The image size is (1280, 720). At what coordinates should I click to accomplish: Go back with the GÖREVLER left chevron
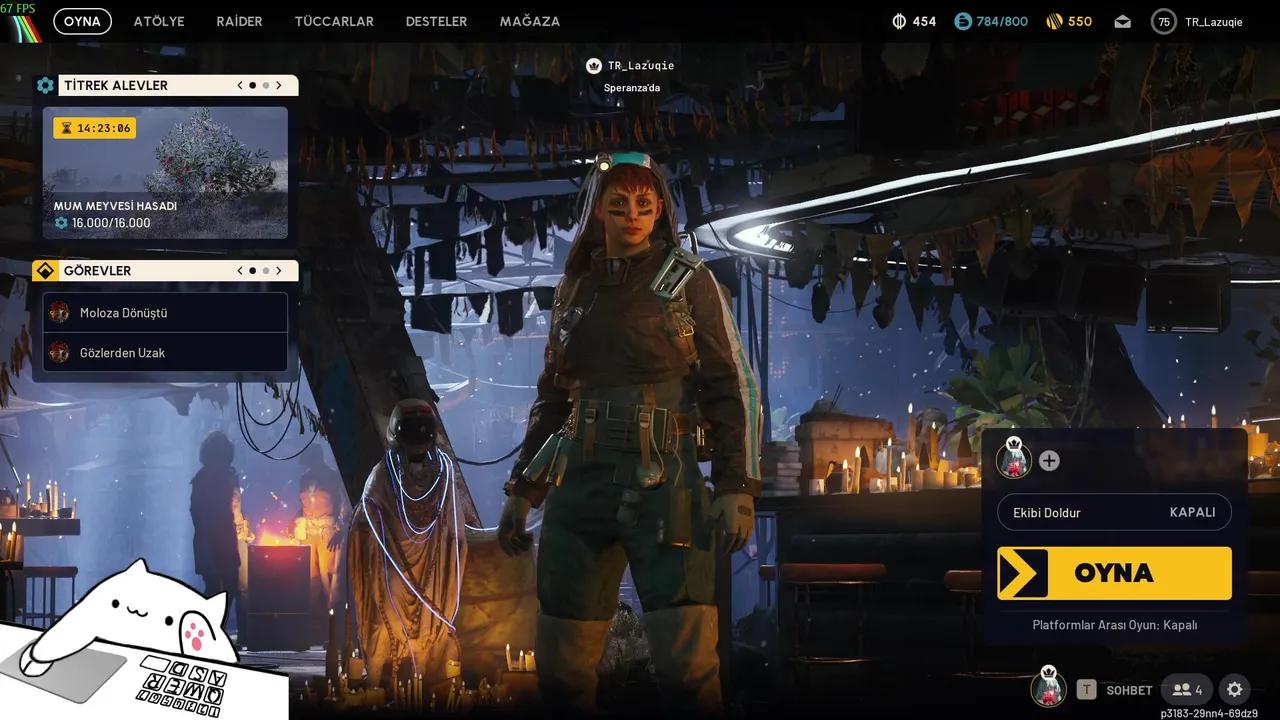click(x=239, y=270)
